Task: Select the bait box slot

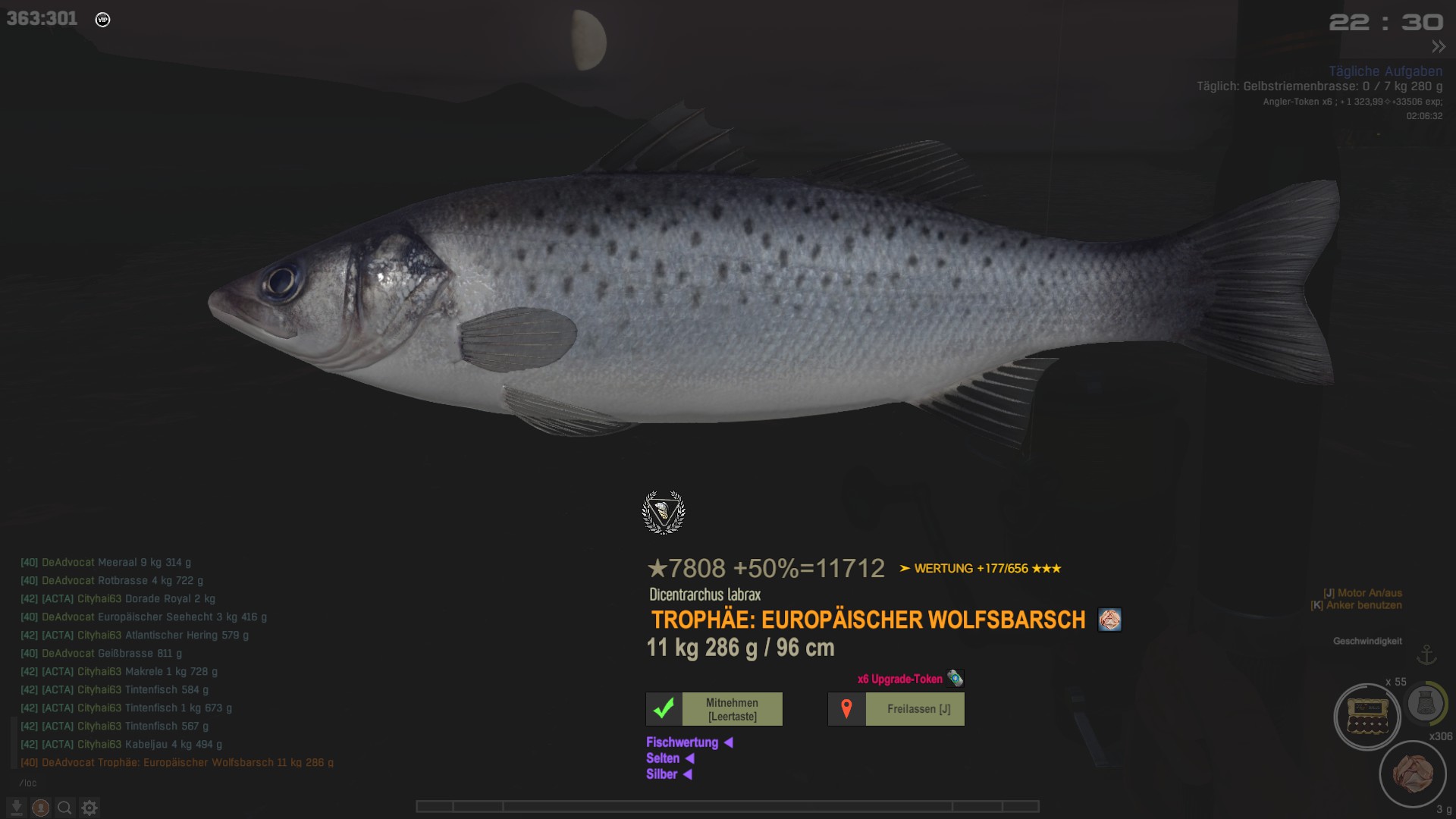Action: [1367, 717]
